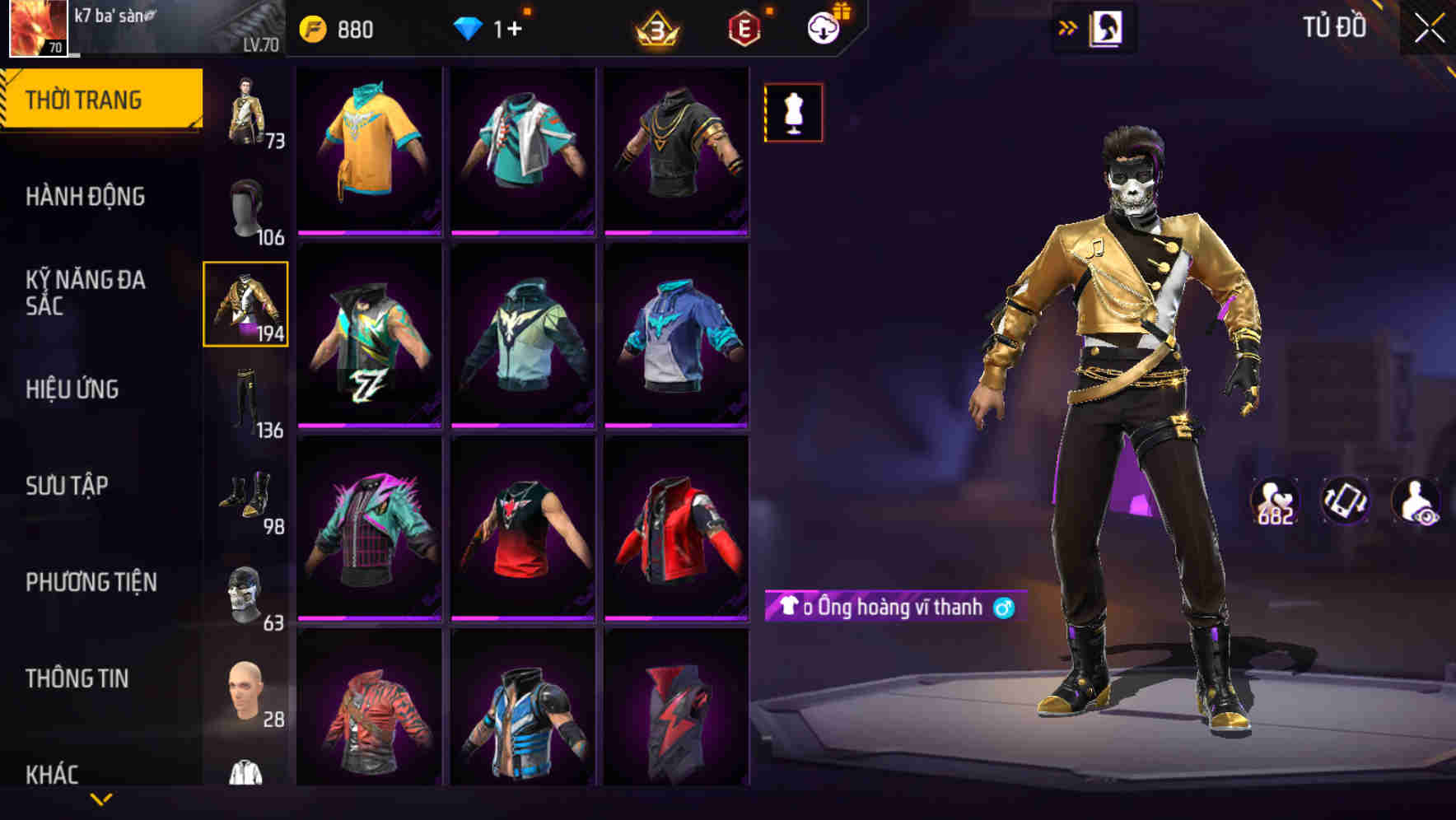Click the red E event badge icon
The height and width of the screenshot is (820, 1456).
744,29
